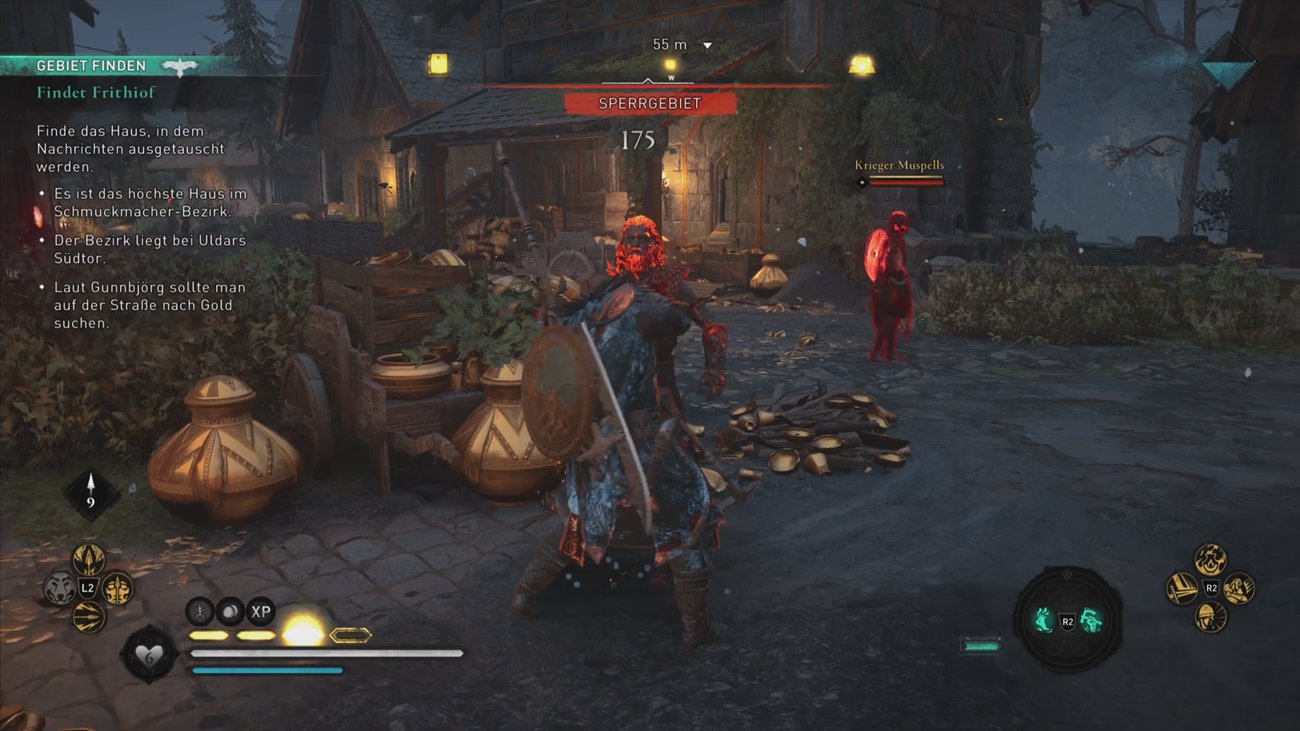Viewport: 1300px width, 731px height.
Task: Select the Findet Frithiof quest title
Action: pos(96,93)
